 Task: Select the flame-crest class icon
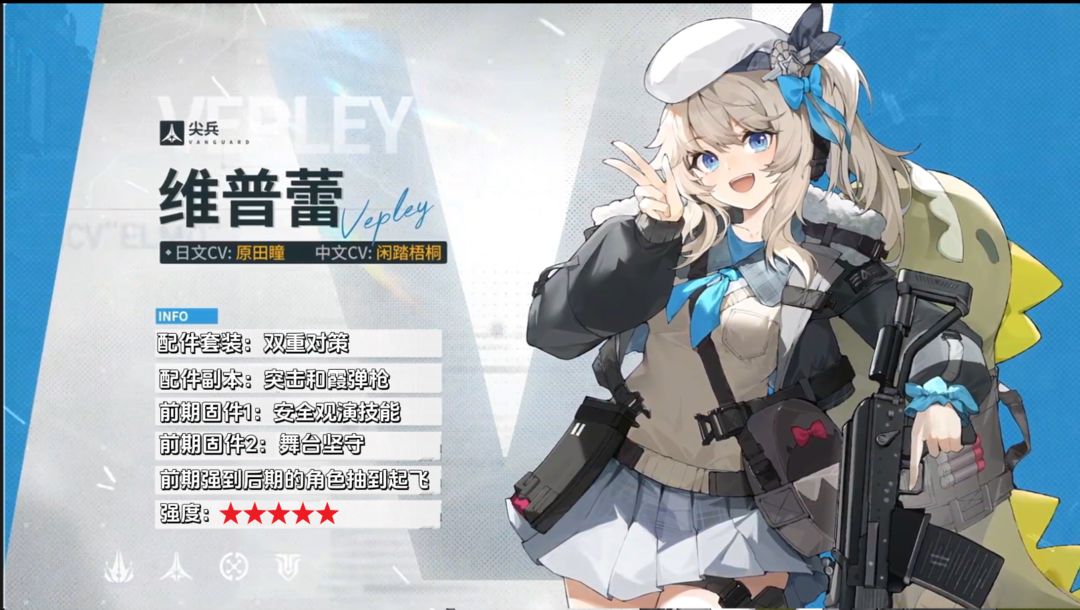point(119,567)
